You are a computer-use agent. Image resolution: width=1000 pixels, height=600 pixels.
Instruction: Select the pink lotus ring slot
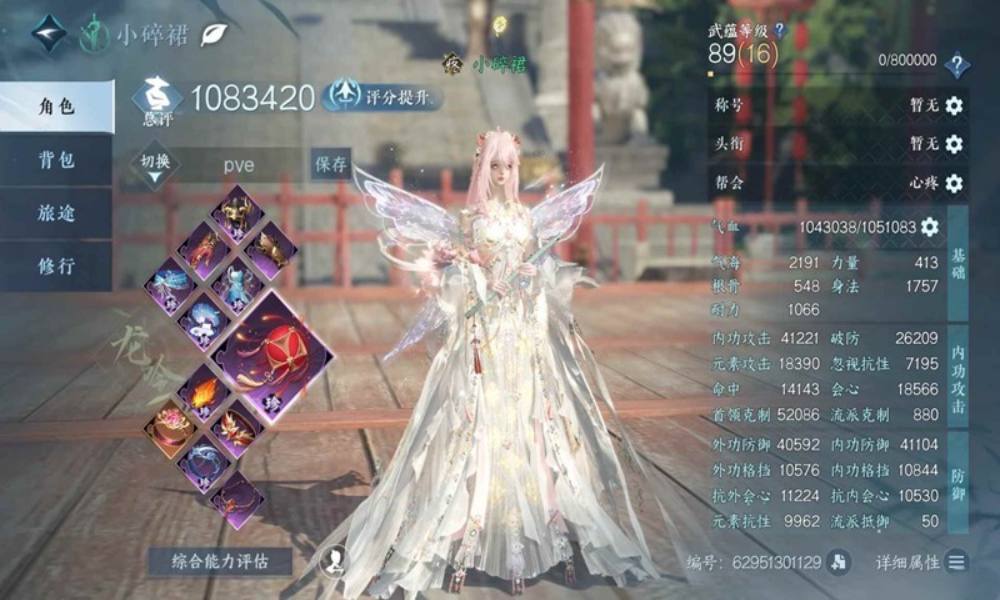pos(168,430)
